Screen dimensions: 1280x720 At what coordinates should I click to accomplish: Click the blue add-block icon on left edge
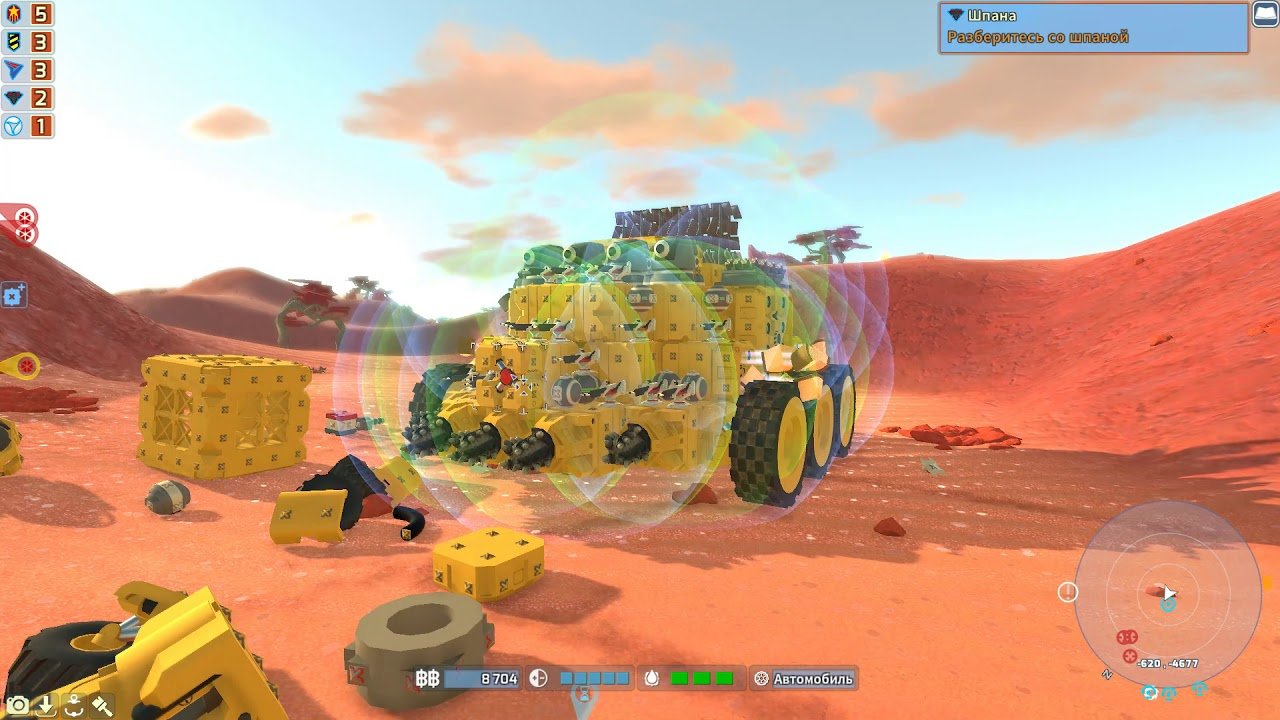pos(14,295)
